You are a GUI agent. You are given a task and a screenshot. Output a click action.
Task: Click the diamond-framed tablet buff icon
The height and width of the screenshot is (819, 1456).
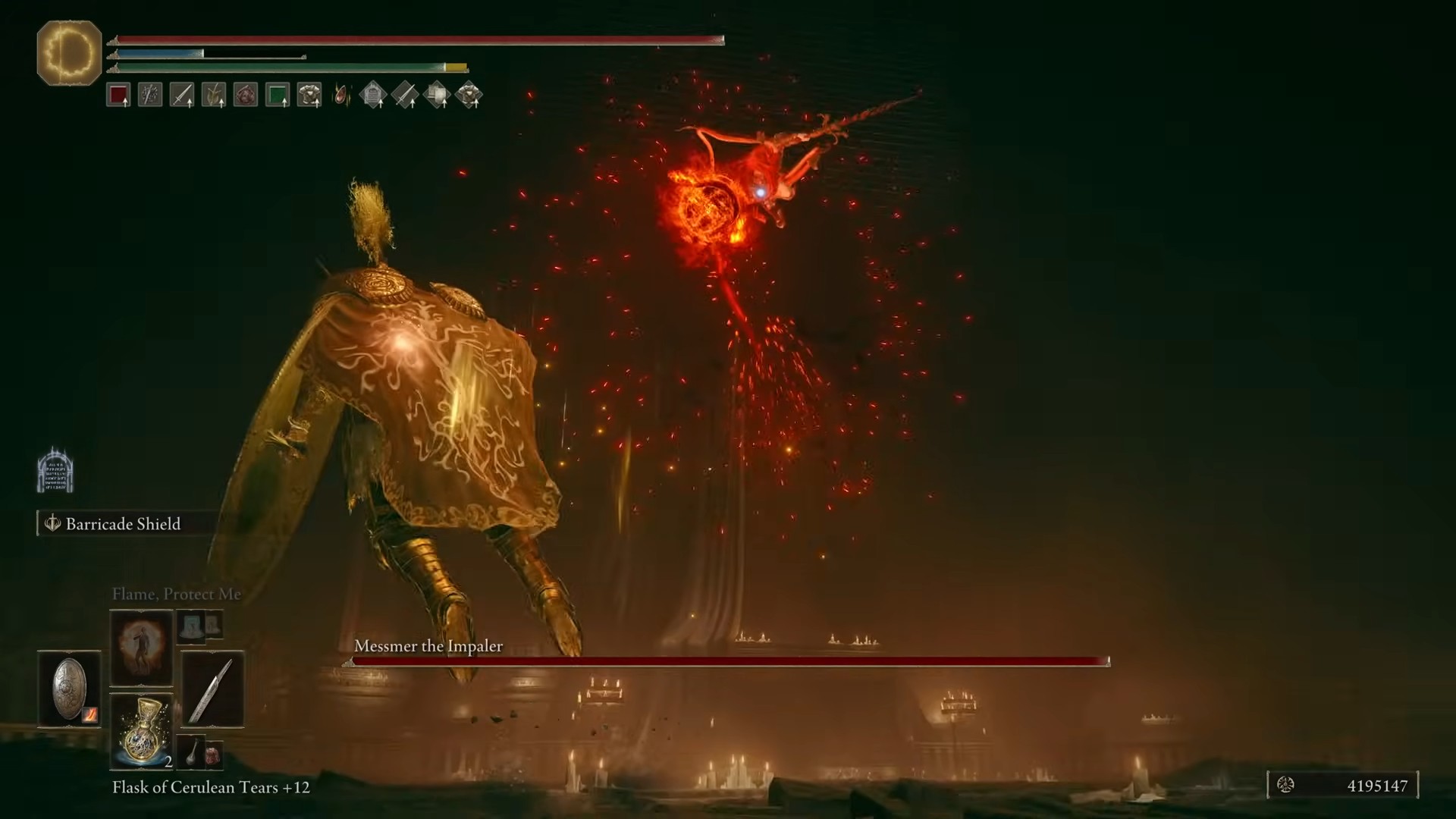click(373, 95)
